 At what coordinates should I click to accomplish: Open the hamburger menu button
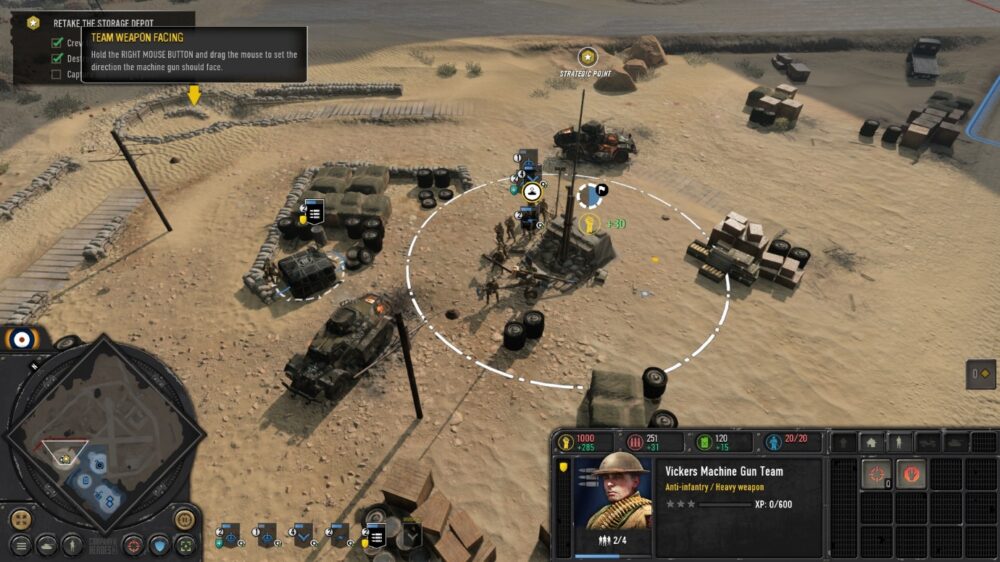click(20, 546)
